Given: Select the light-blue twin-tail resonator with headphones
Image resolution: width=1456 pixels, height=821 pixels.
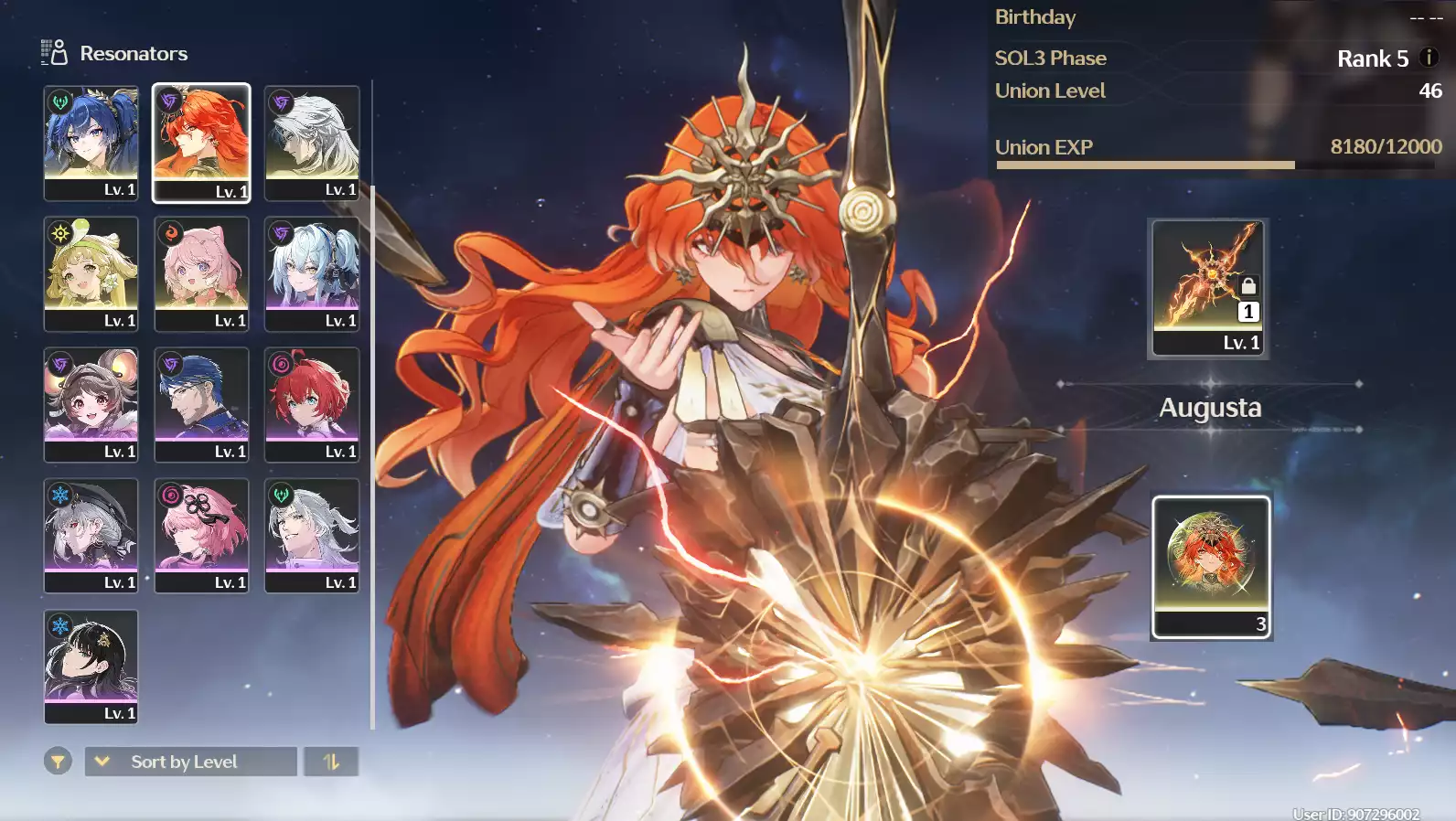Looking at the screenshot, I should (x=312, y=272).
